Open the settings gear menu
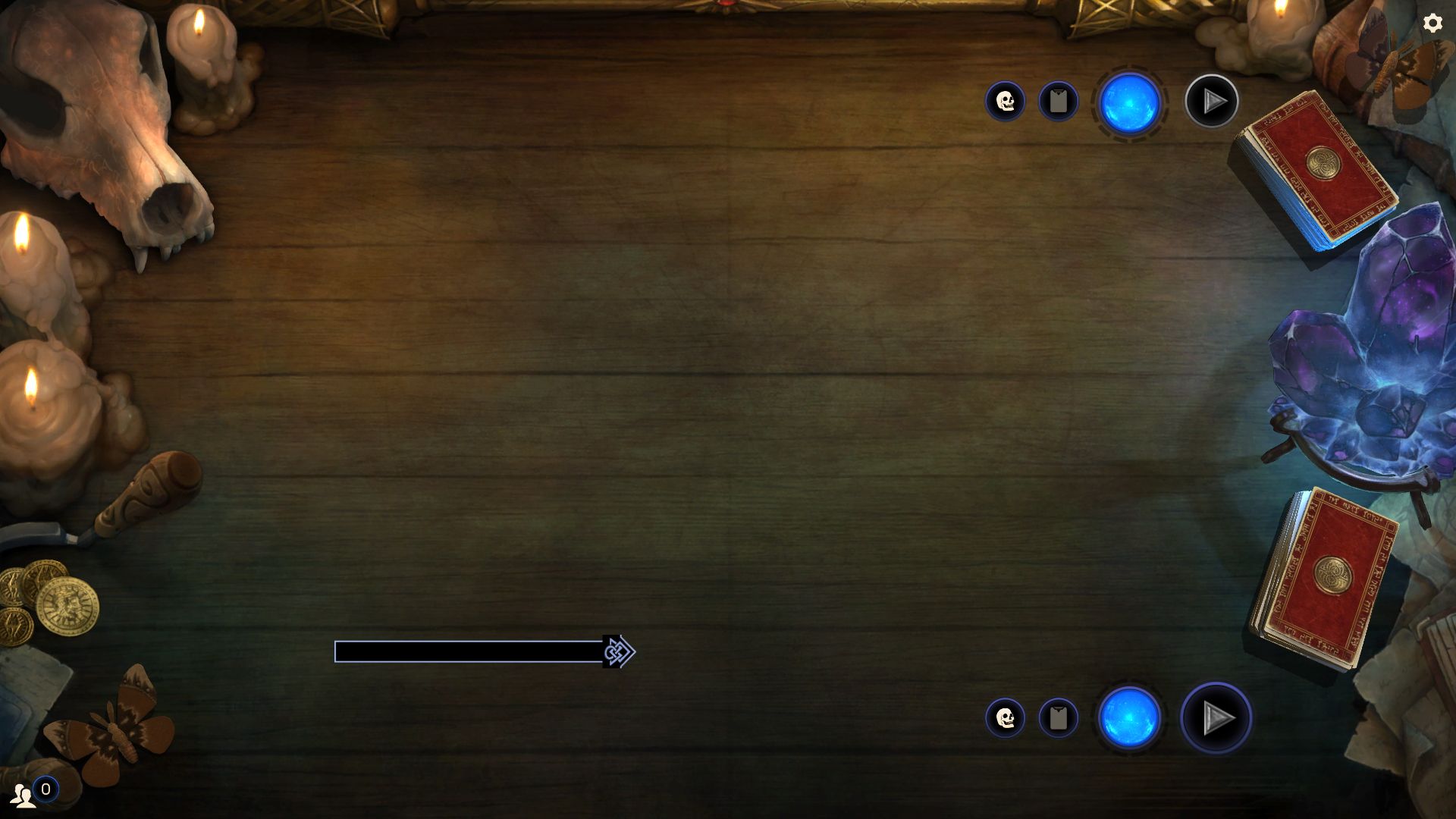Viewport: 1456px width, 819px height. pos(1432,24)
